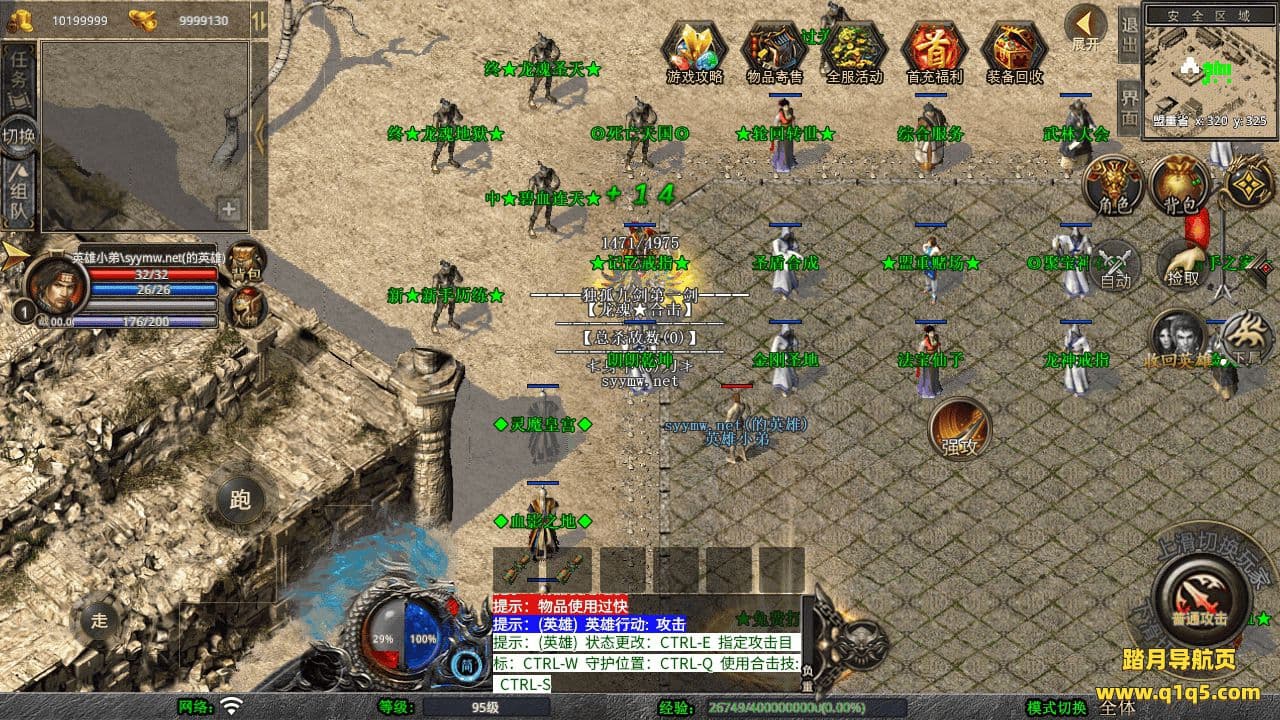Activate the 强攻 assault skill
The width and height of the screenshot is (1280, 720).
tap(960, 428)
